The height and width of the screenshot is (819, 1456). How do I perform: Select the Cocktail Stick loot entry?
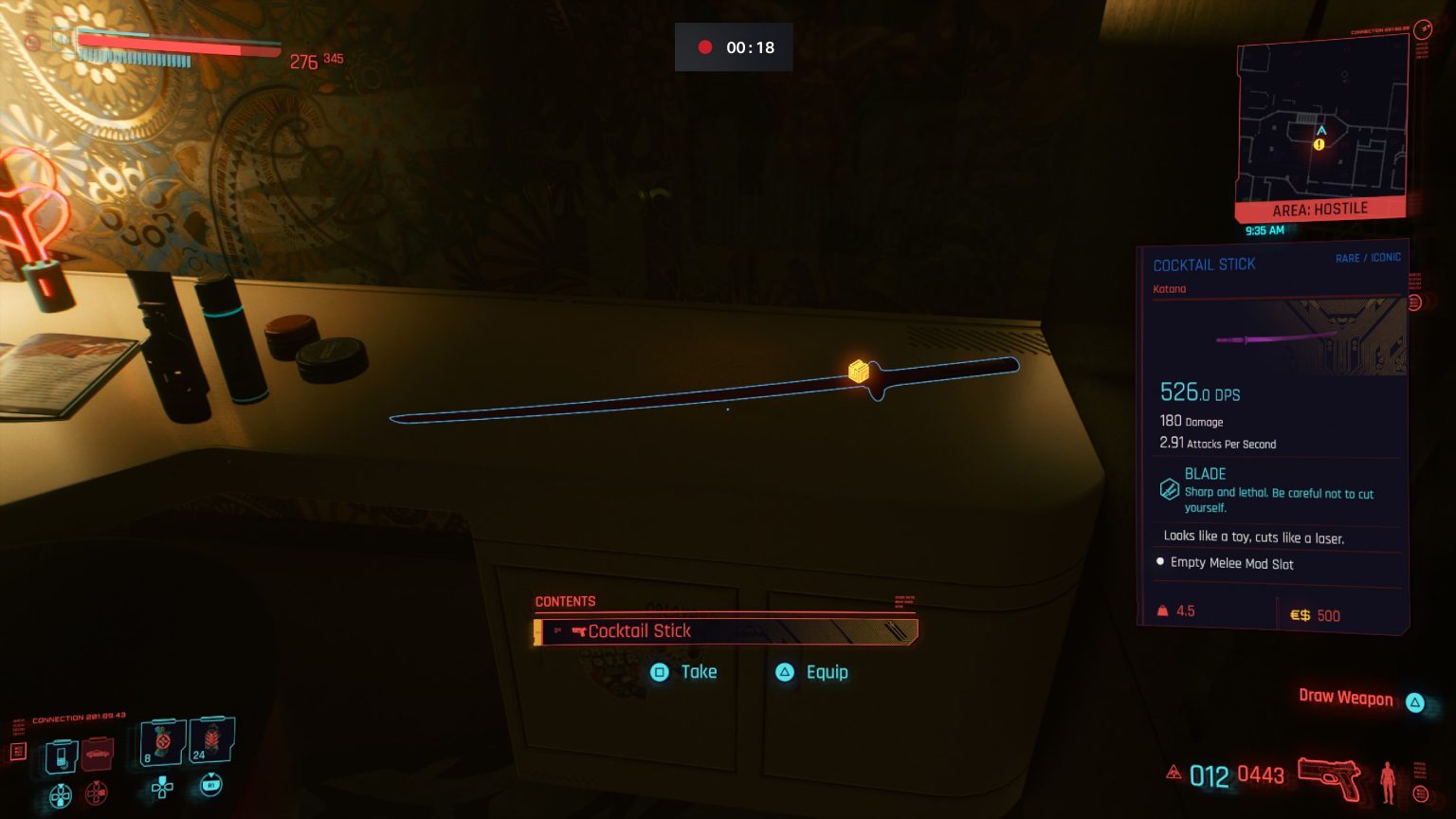(726, 631)
